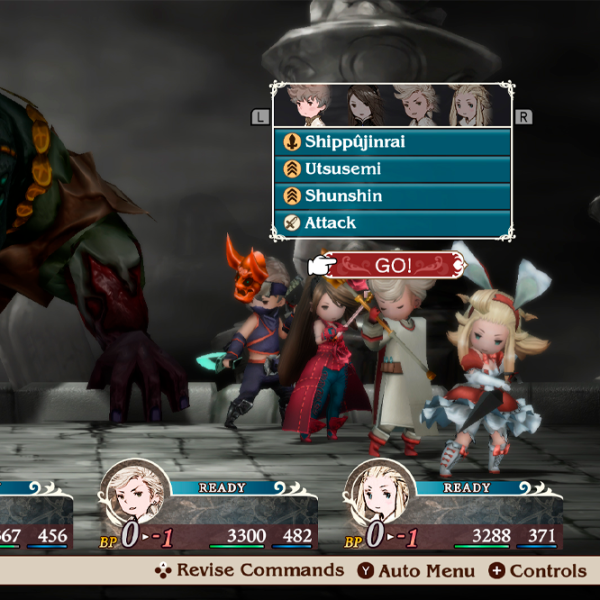Select the brown-haired boy portrait in command panel
Screen dimensions: 600x600
306,104
